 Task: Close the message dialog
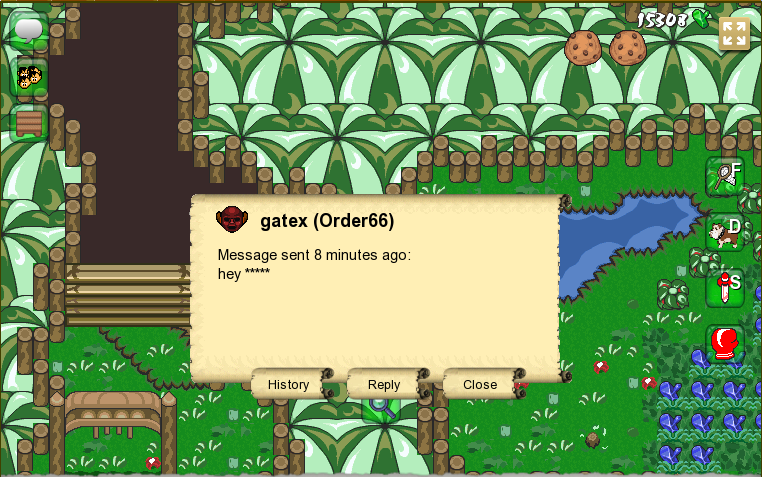pos(480,384)
